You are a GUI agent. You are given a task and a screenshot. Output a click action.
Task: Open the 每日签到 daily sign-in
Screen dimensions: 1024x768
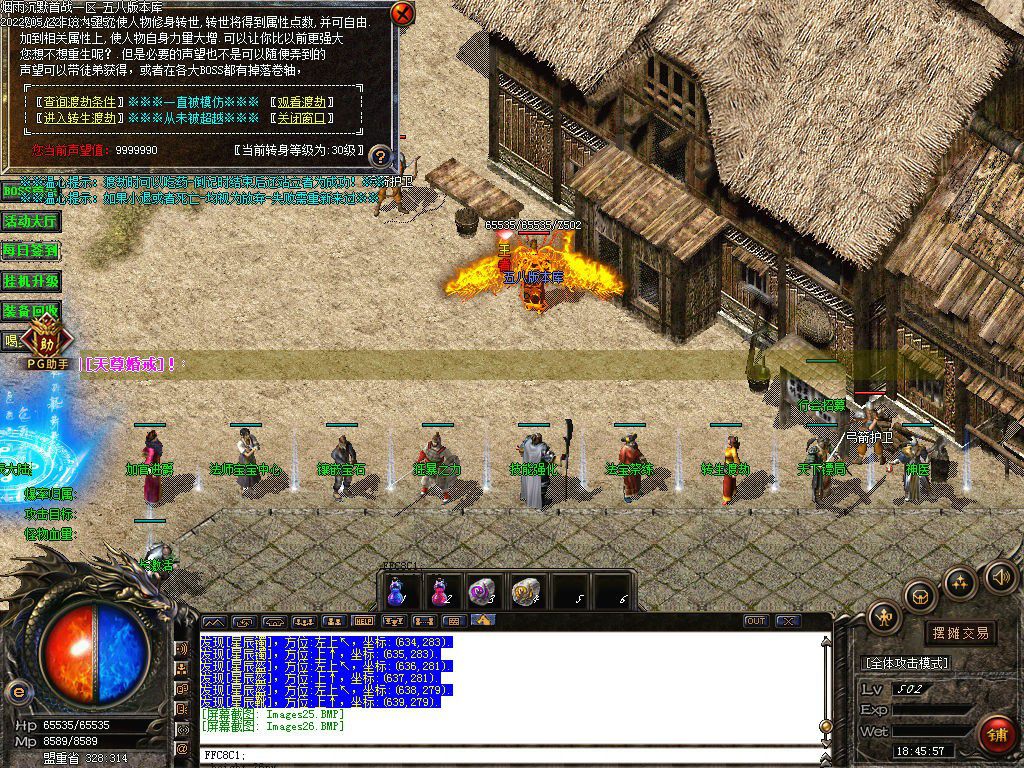pyautogui.click(x=30, y=251)
